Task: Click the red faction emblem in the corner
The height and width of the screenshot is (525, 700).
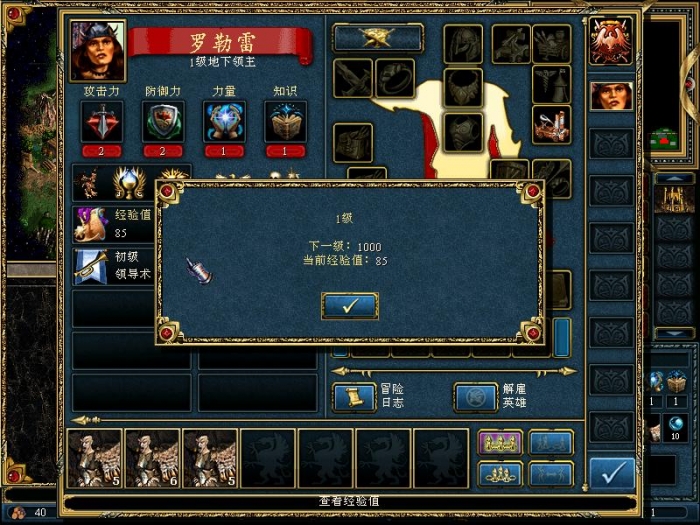Action: pyautogui.click(x=611, y=41)
